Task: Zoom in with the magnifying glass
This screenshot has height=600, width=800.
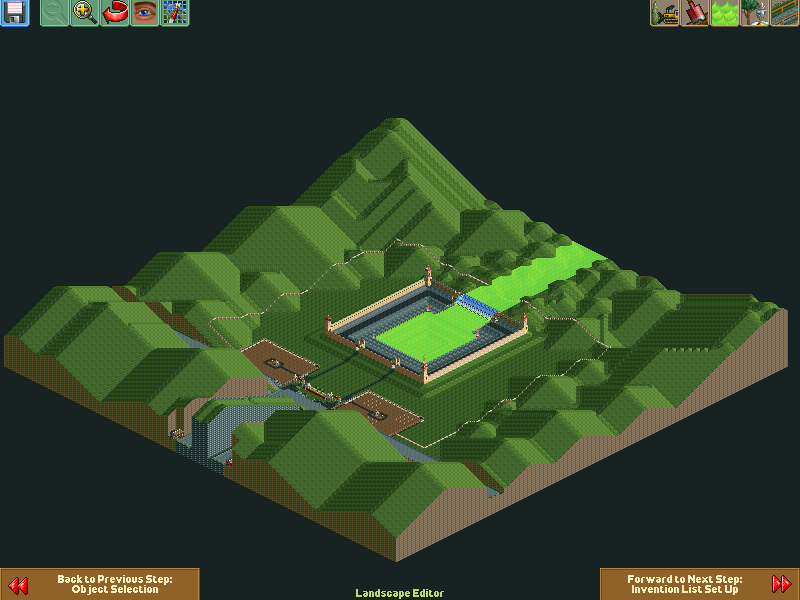Action: 85,13
